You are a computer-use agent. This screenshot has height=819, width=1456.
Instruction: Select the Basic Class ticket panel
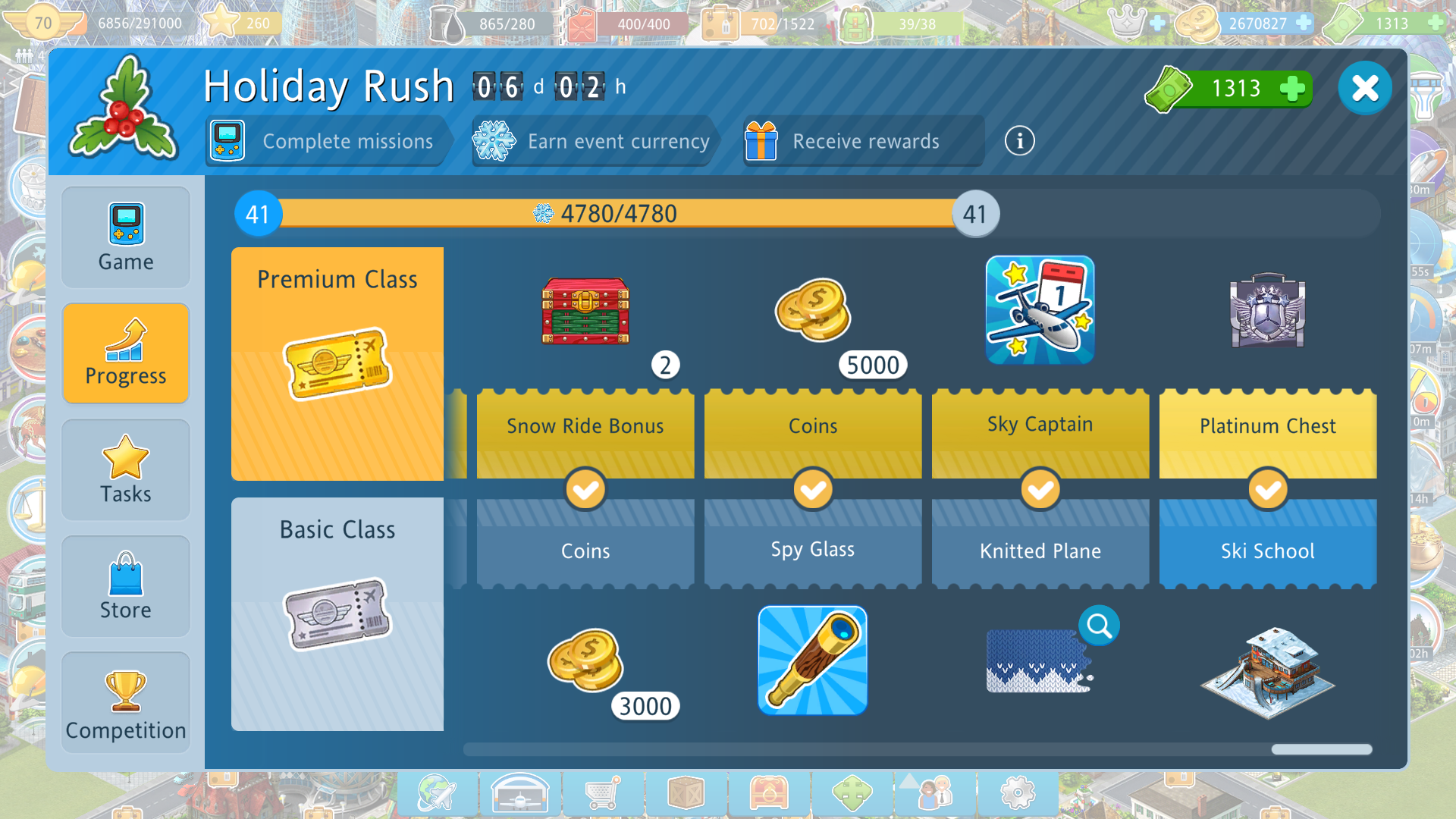click(337, 614)
